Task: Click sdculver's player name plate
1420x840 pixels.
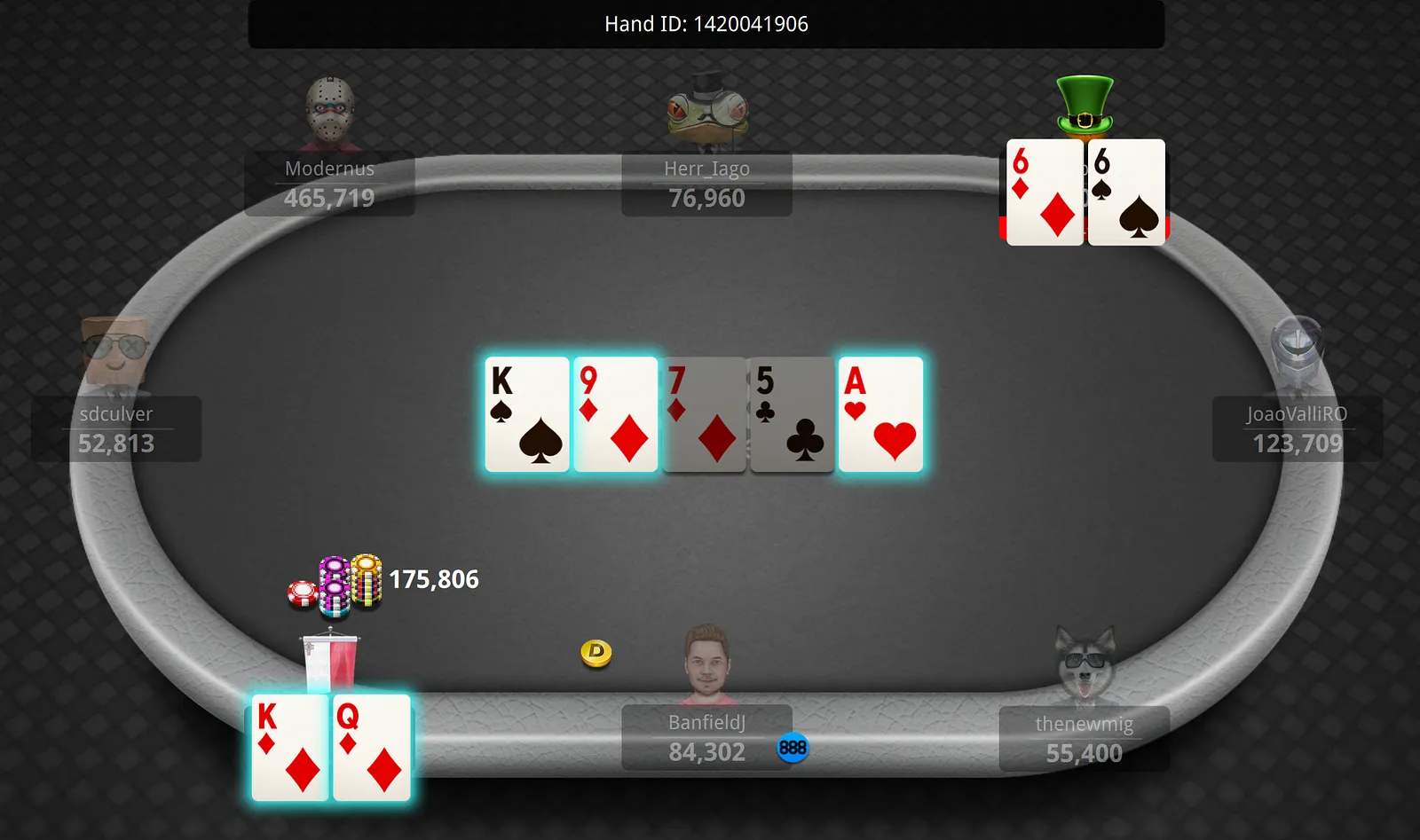Action: pyautogui.click(x=116, y=429)
